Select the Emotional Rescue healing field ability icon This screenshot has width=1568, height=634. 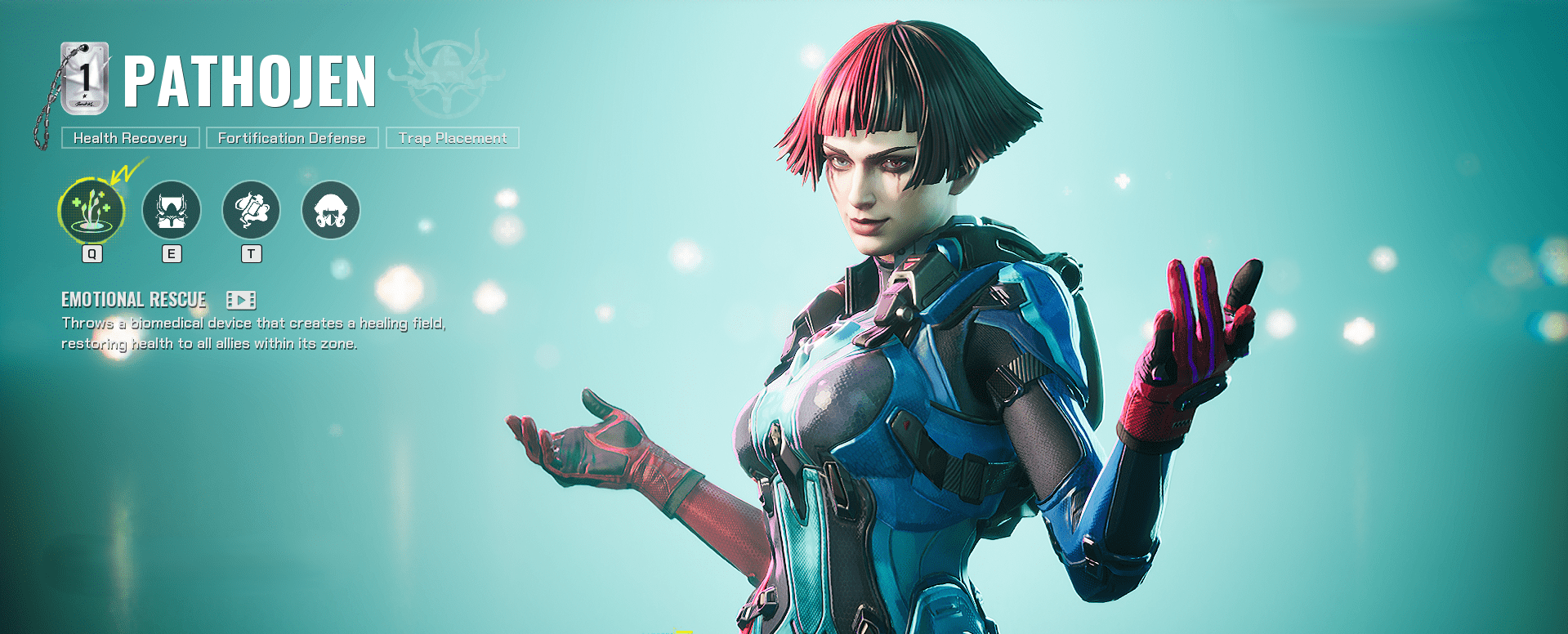tap(92, 211)
